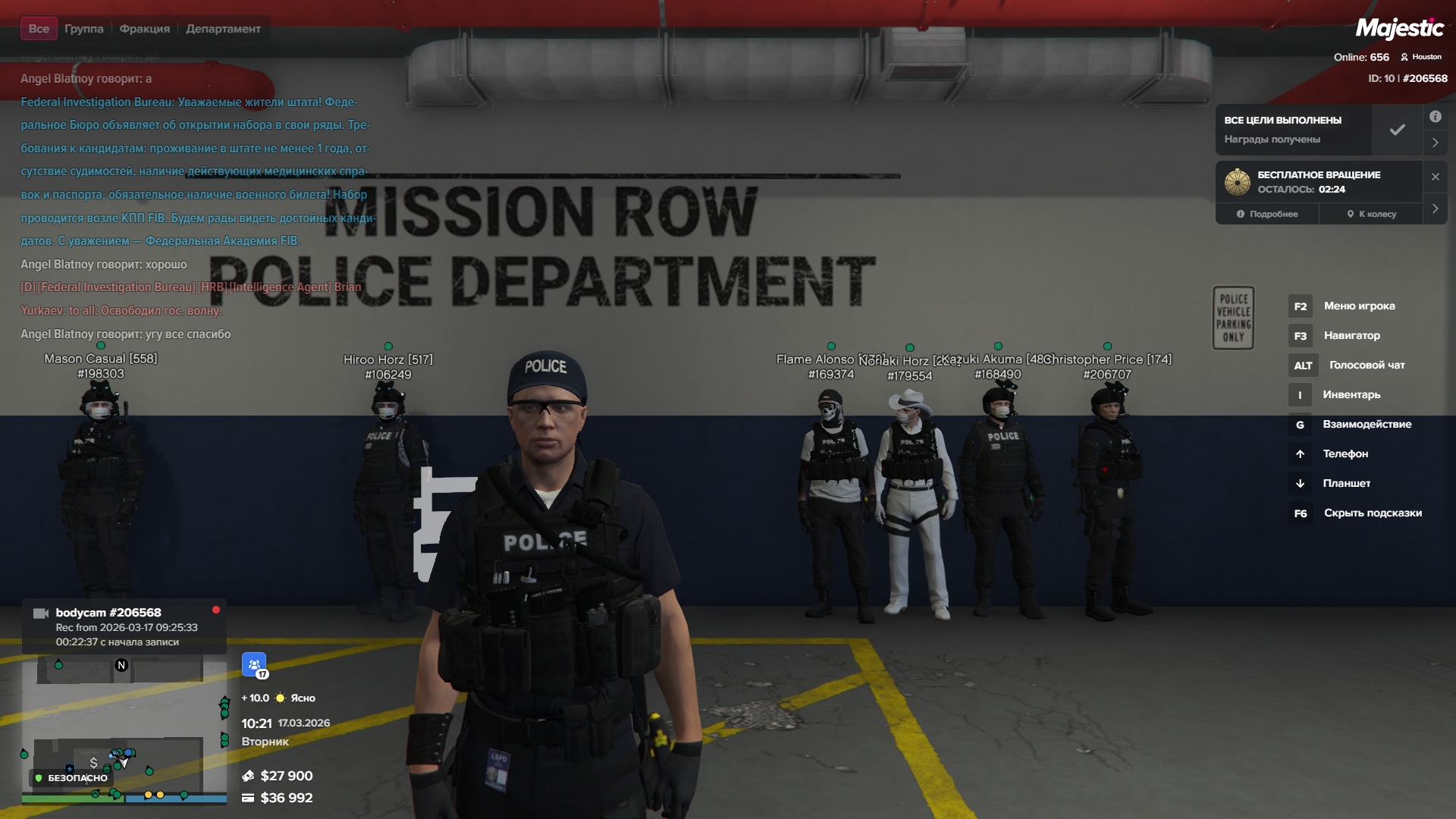This screenshot has width=1456, height=819.
Task: Expand the completed goals panel arrow
Action: pos(1435,142)
